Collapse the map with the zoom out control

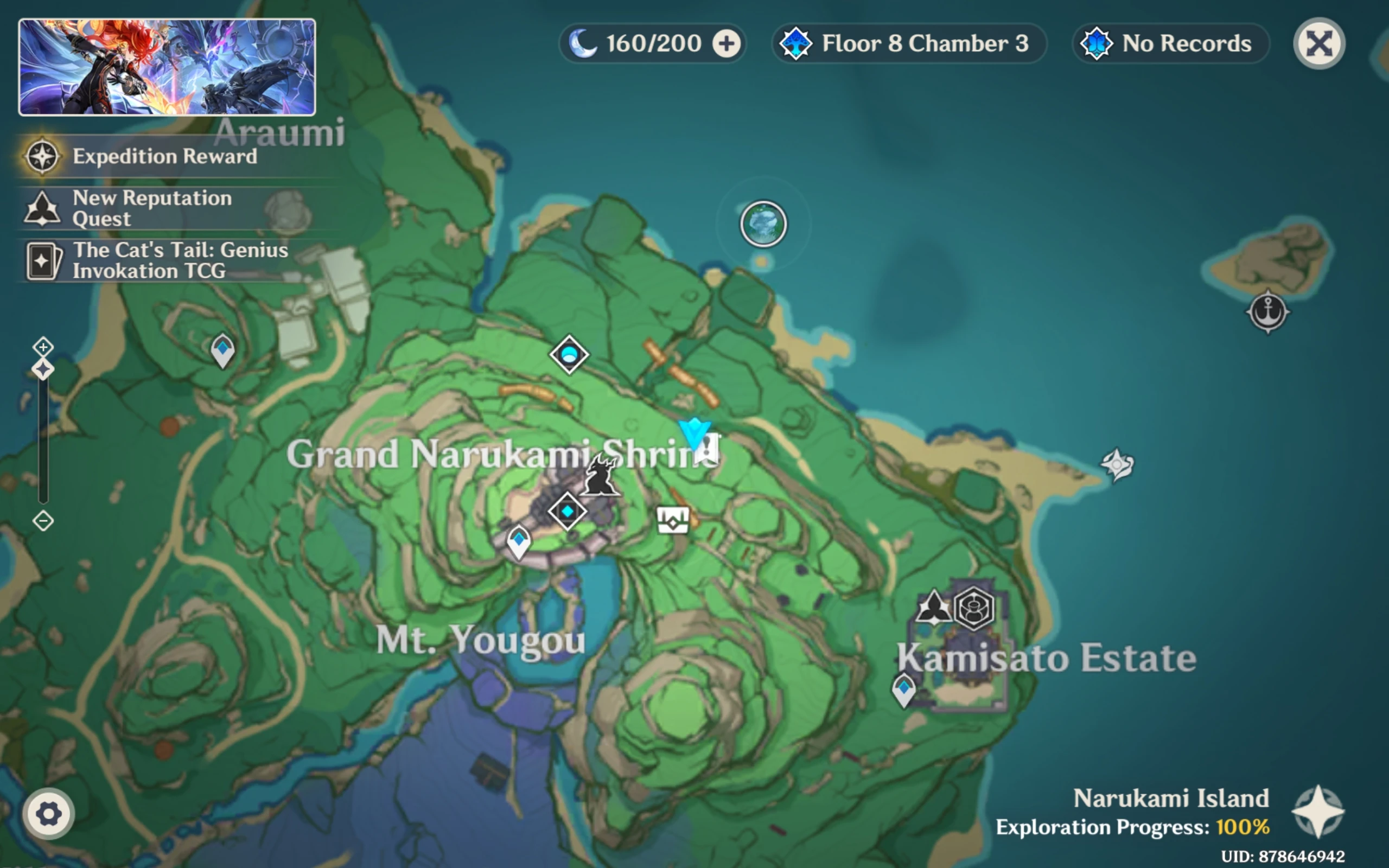point(42,521)
